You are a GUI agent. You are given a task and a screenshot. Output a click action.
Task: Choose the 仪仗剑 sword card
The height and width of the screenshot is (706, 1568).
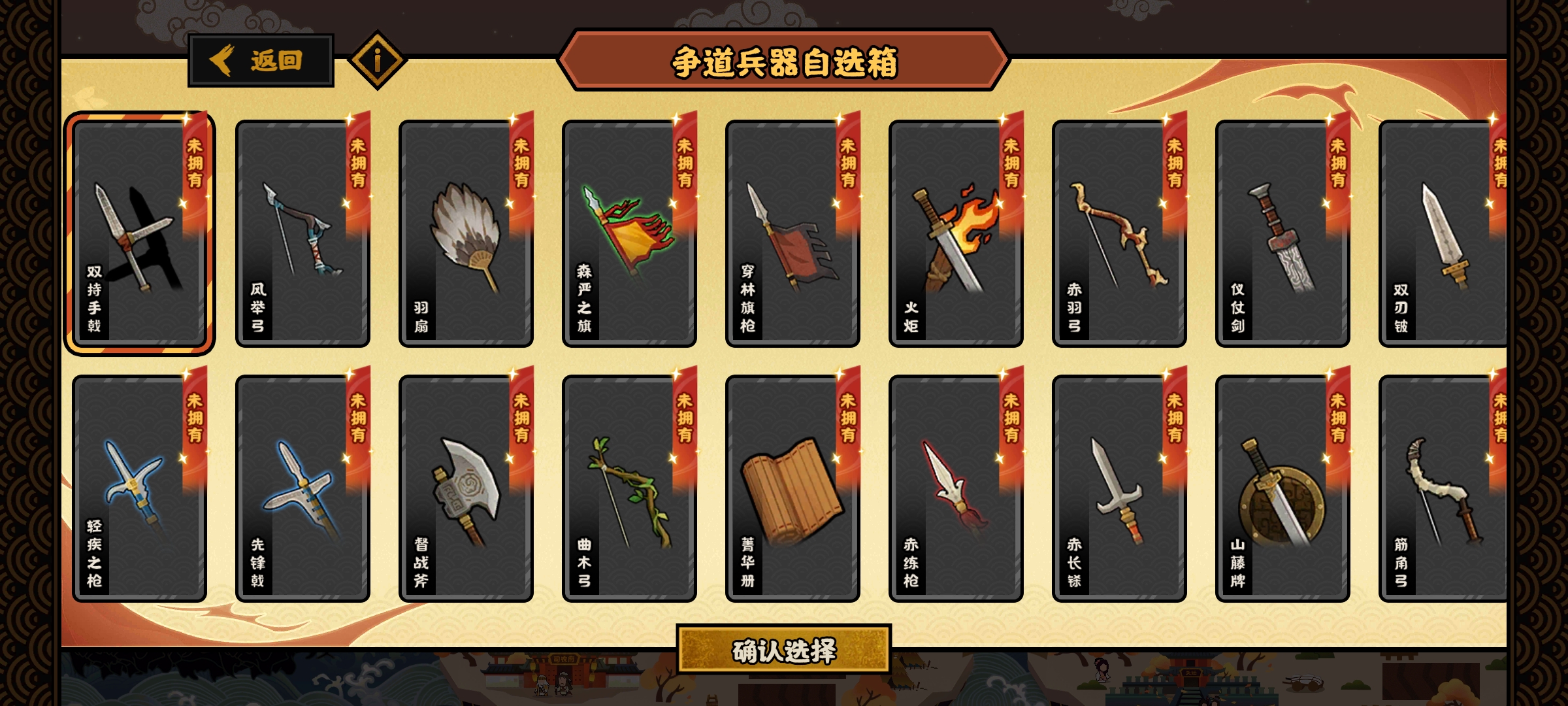[x=1282, y=233]
